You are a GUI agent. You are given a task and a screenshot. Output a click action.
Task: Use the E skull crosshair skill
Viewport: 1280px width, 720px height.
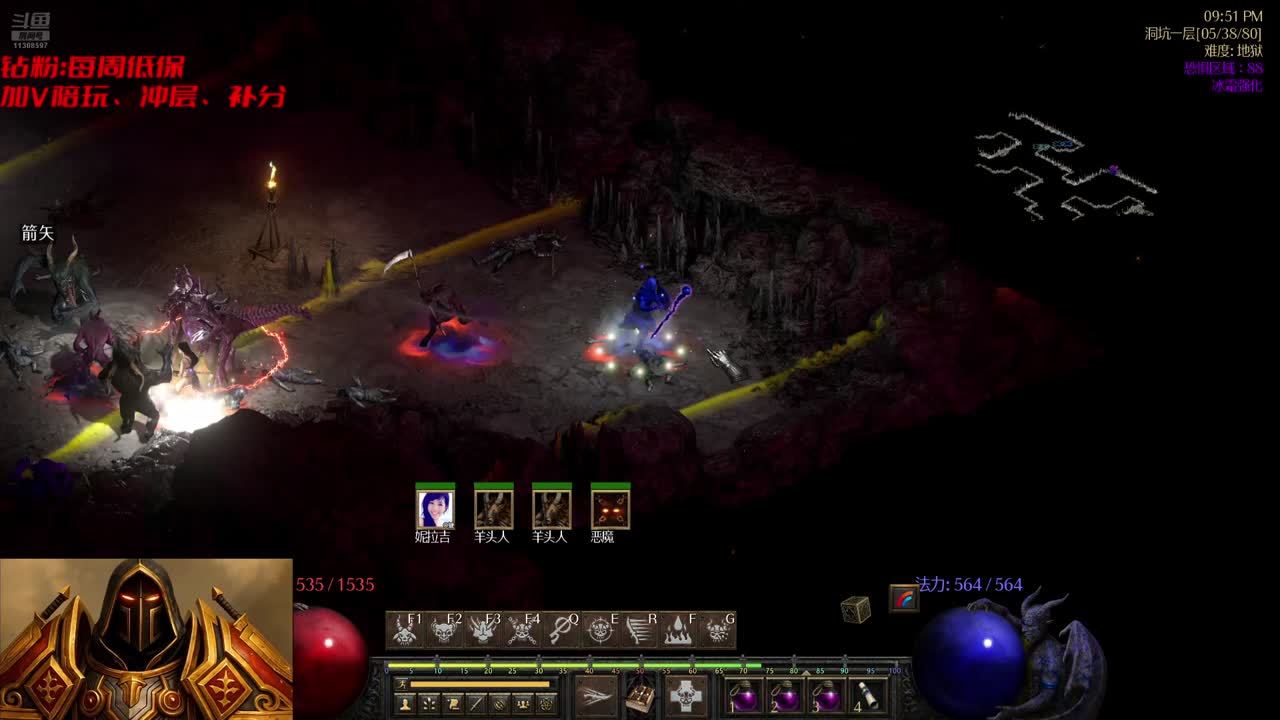600,630
